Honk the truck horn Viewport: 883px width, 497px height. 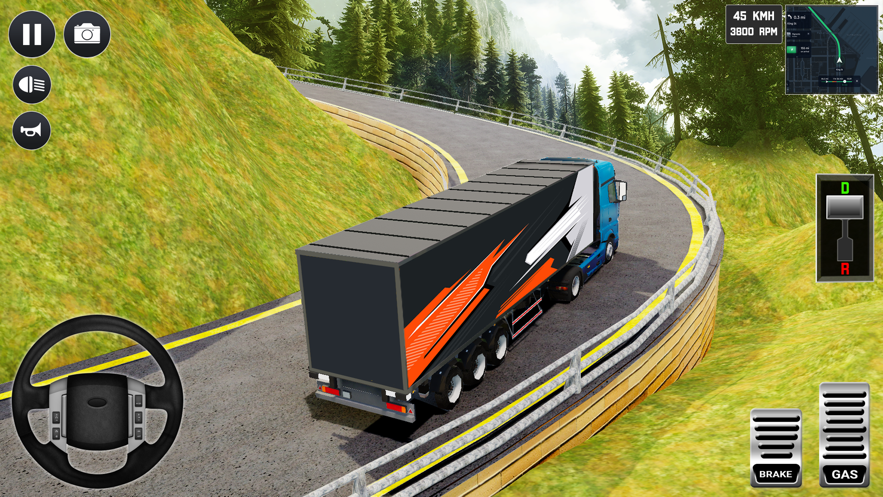(x=32, y=131)
